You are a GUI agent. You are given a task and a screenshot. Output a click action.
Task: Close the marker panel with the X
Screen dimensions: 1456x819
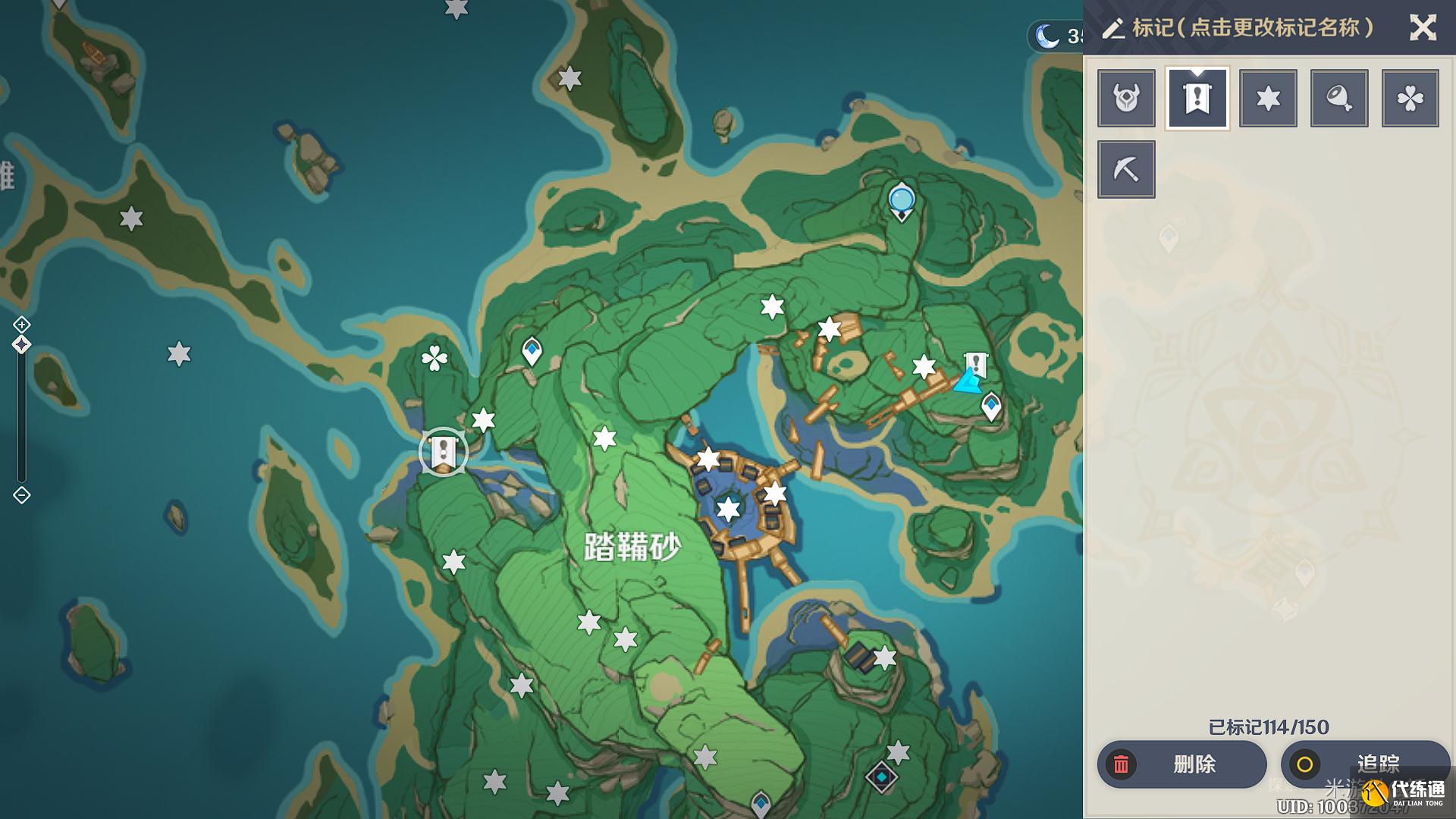(x=1422, y=28)
